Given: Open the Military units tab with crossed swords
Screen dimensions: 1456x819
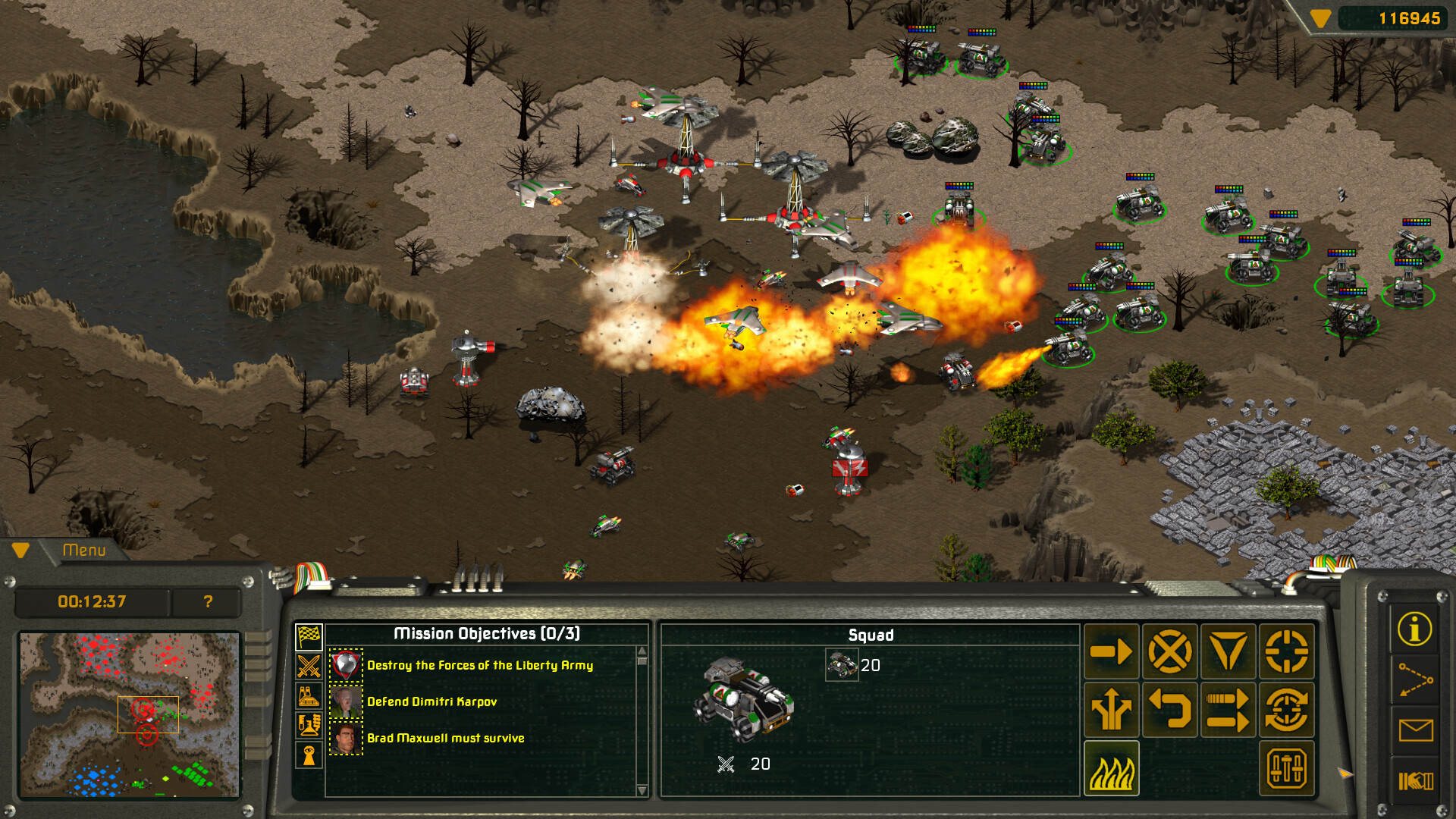Looking at the screenshot, I should [309, 665].
